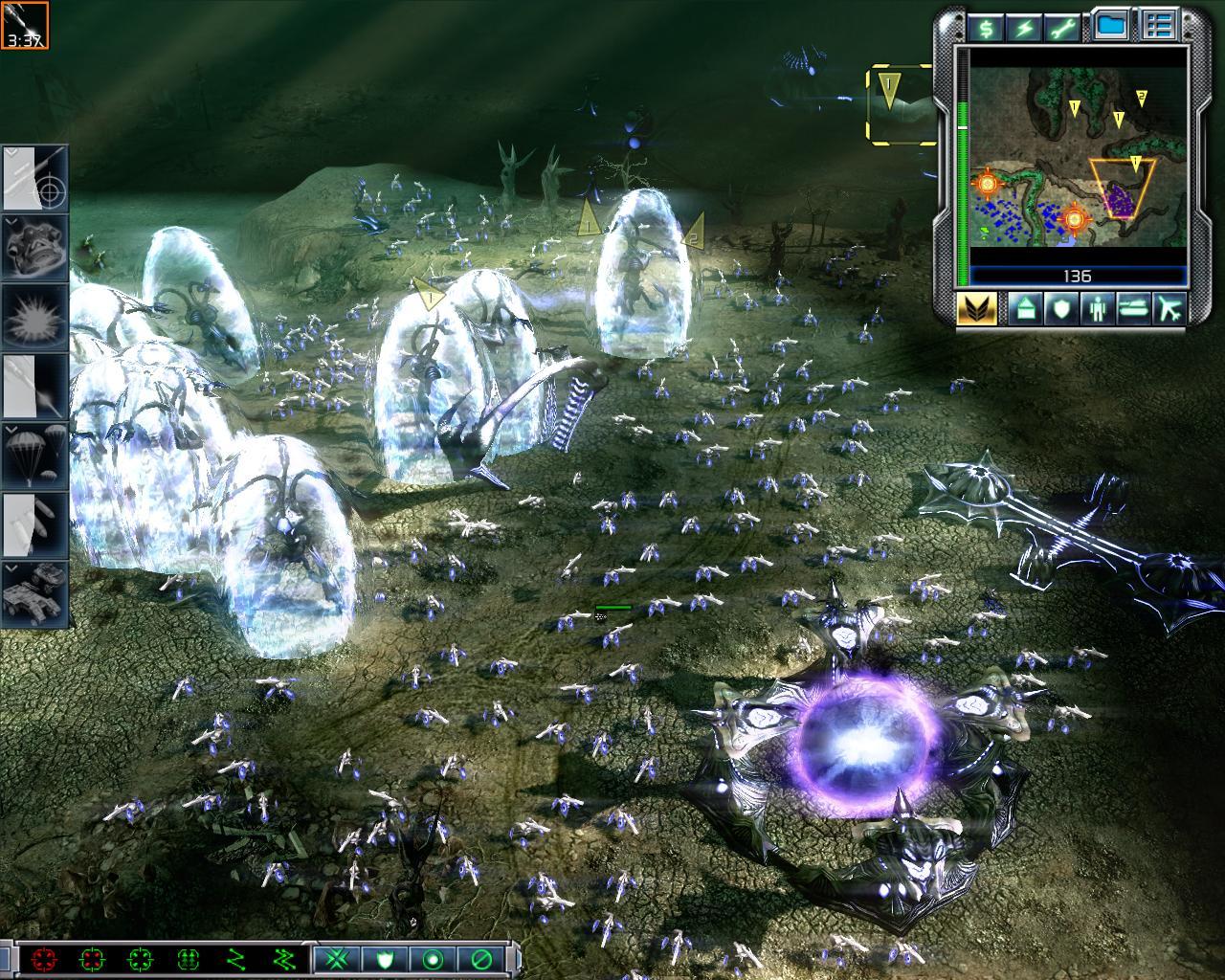The image size is (1225, 980).
Task: Switch to the shield defenses tab
Action: 1058,308
